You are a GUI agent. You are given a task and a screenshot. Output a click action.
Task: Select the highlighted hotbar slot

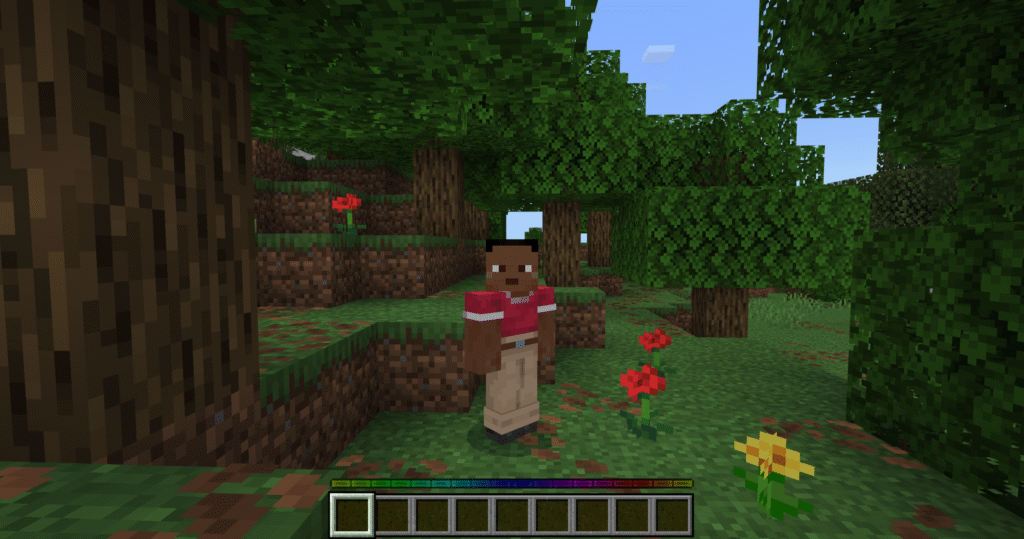(x=352, y=514)
